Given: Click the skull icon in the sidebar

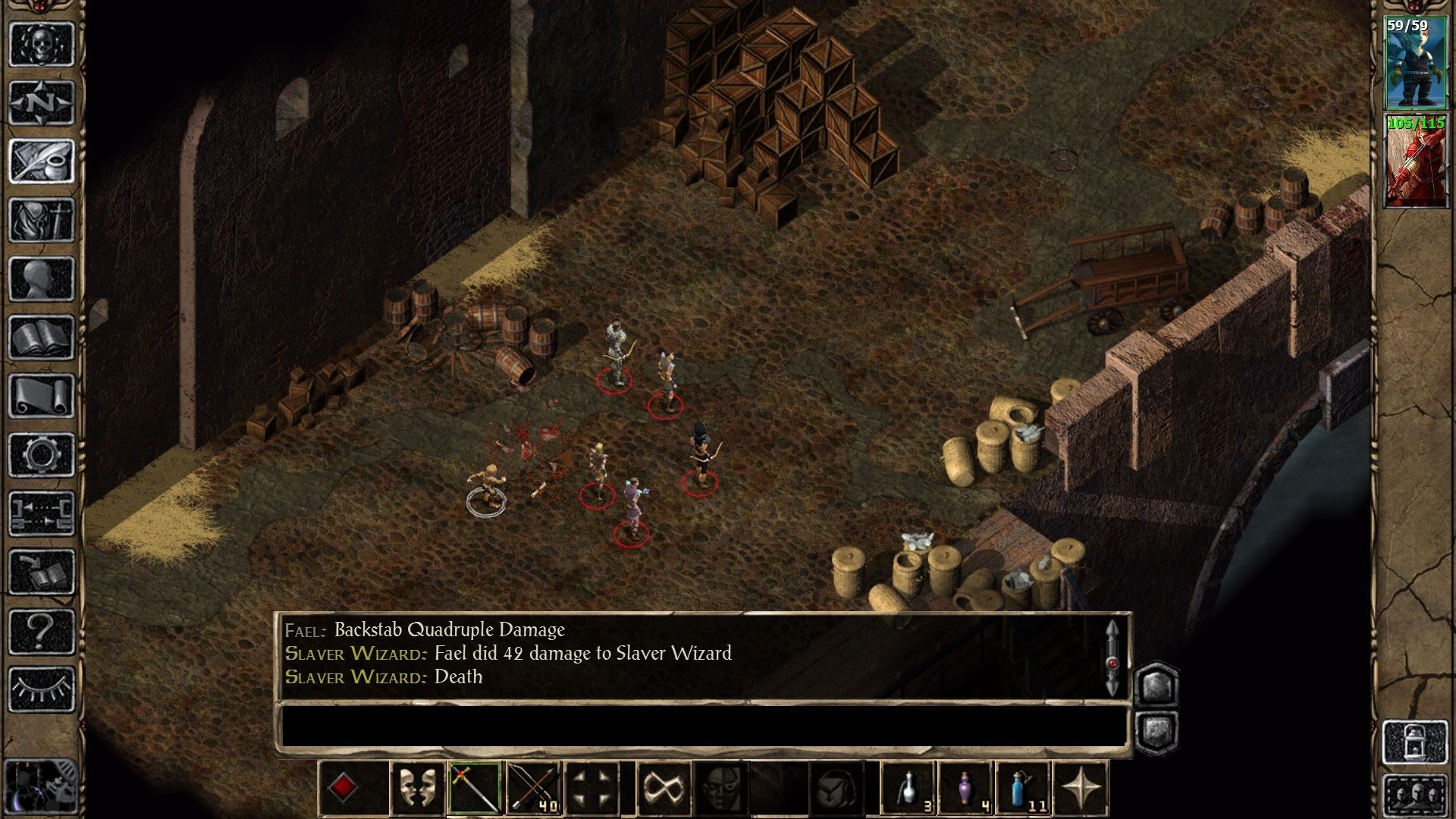Looking at the screenshot, I should (x=42, y=43).
